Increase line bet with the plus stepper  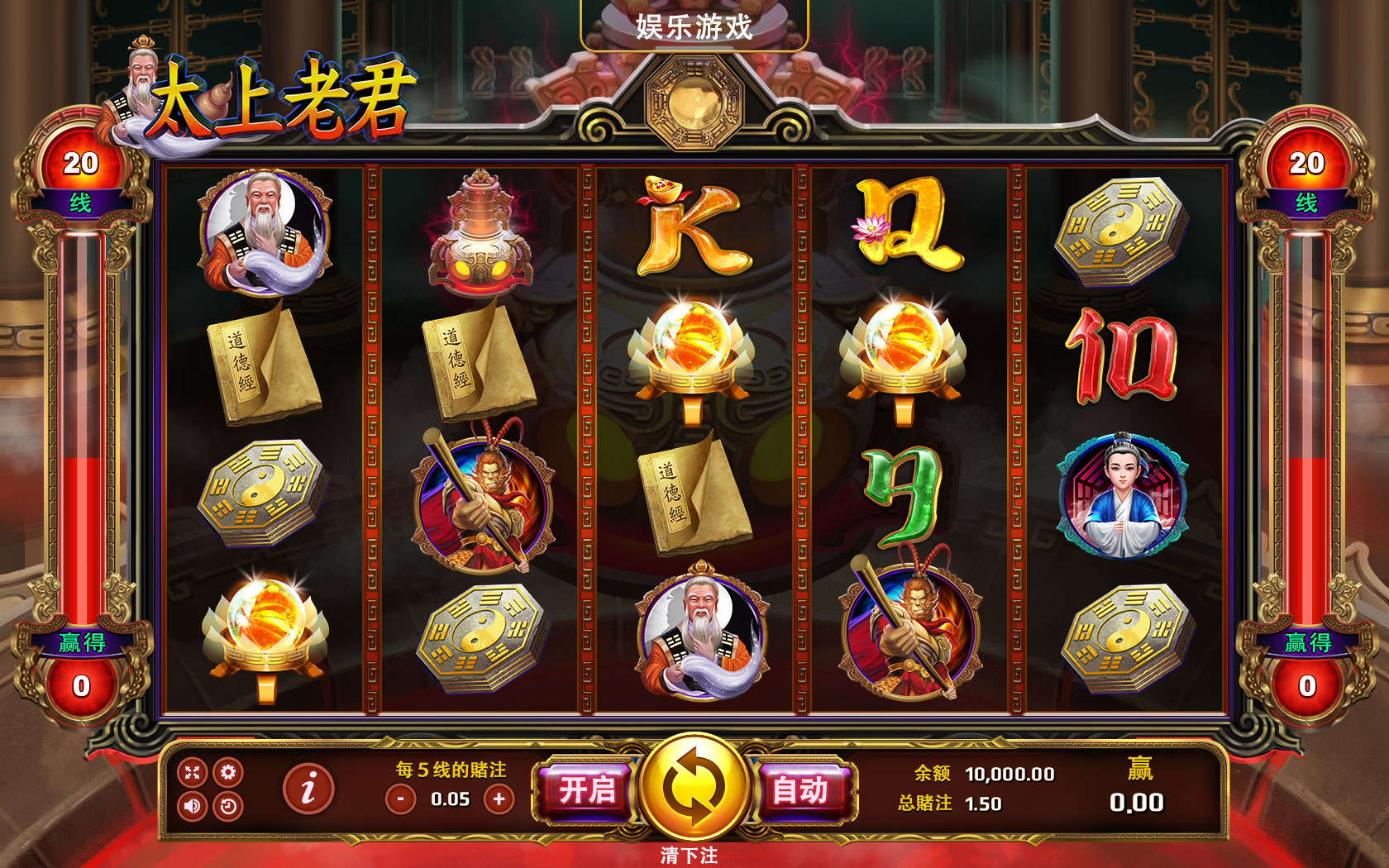pyautogui.click(x=501, y=799)
